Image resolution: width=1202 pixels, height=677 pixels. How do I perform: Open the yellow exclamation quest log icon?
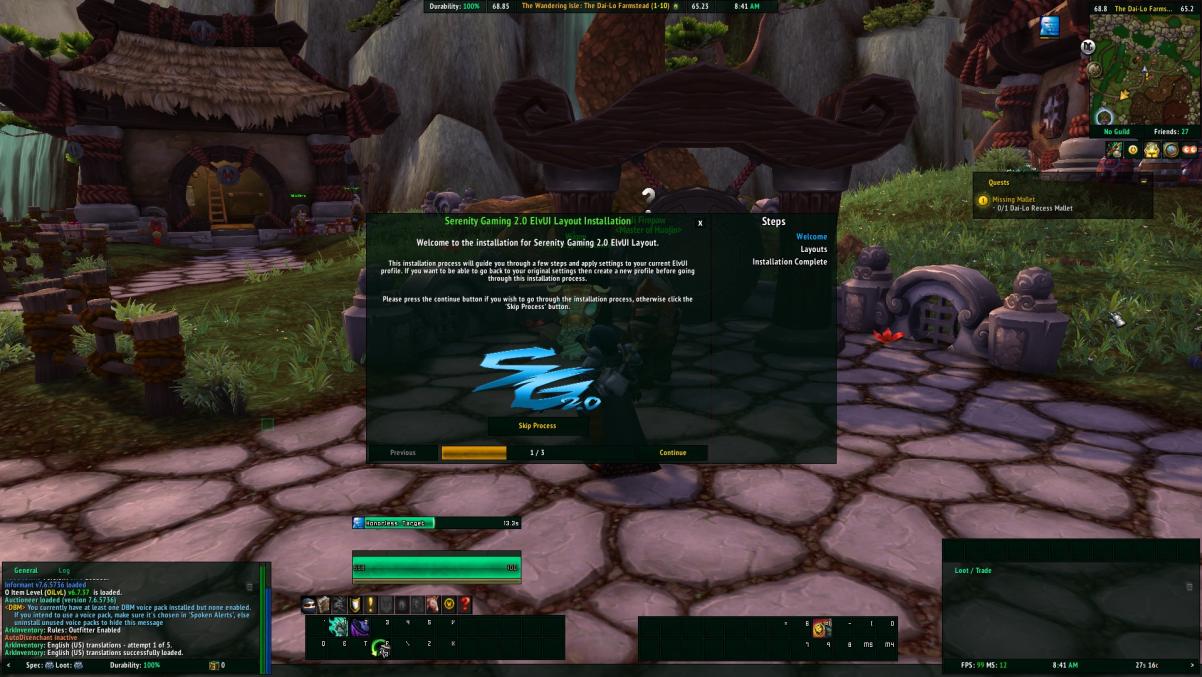click(370, 604)
